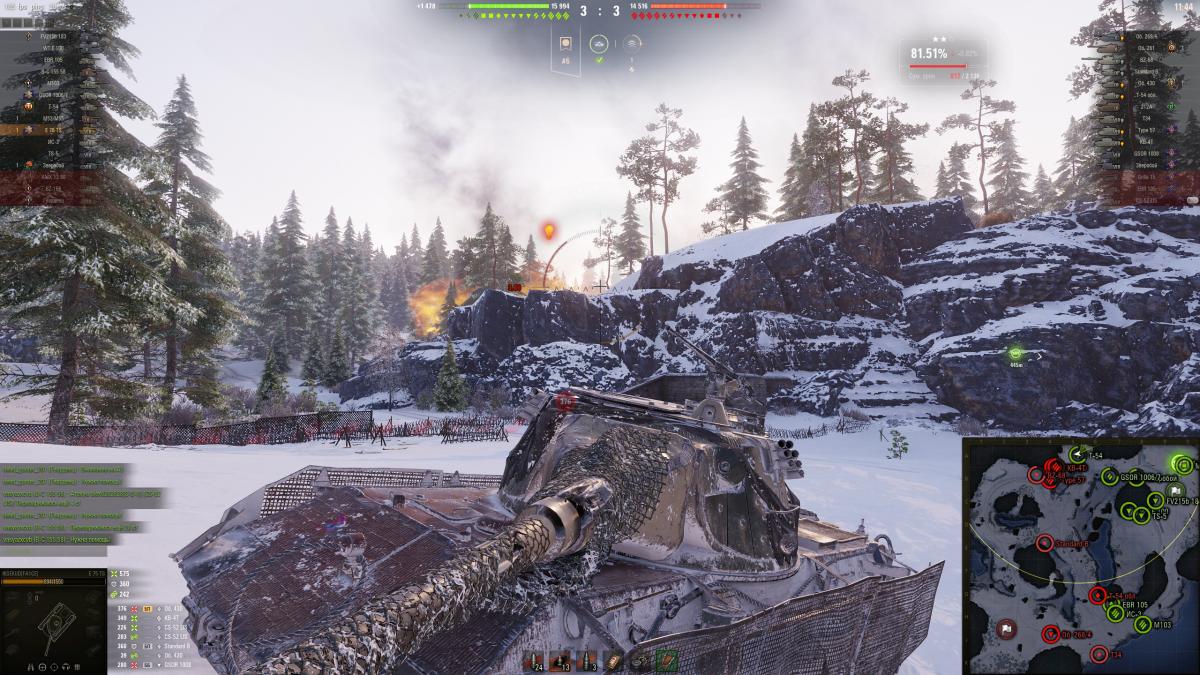Screen dimensions: 1200x675
Task: Click the minimap in the corner
Action: click(1080, 556)
